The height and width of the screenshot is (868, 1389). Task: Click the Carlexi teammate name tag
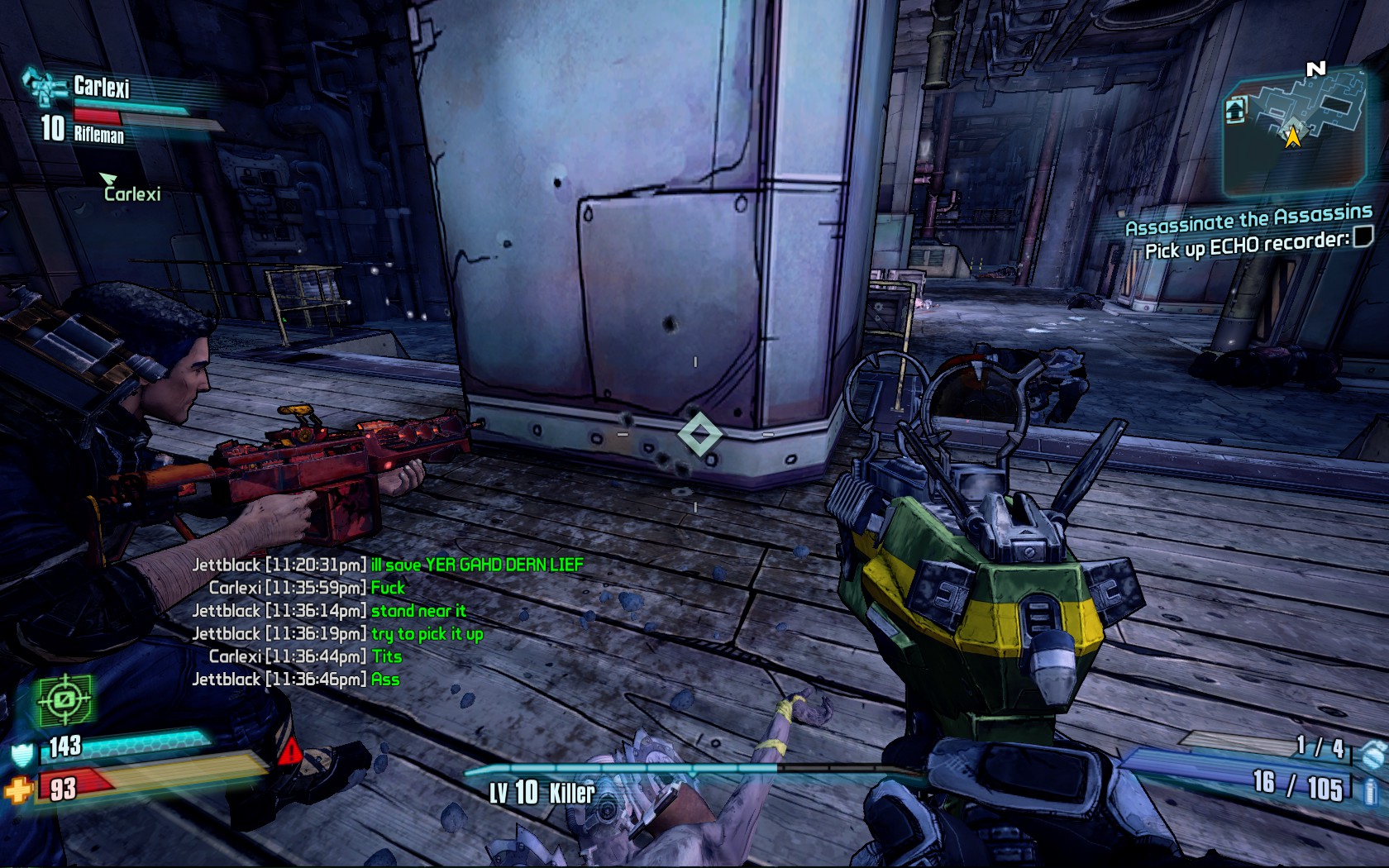[x=131, y=193]
